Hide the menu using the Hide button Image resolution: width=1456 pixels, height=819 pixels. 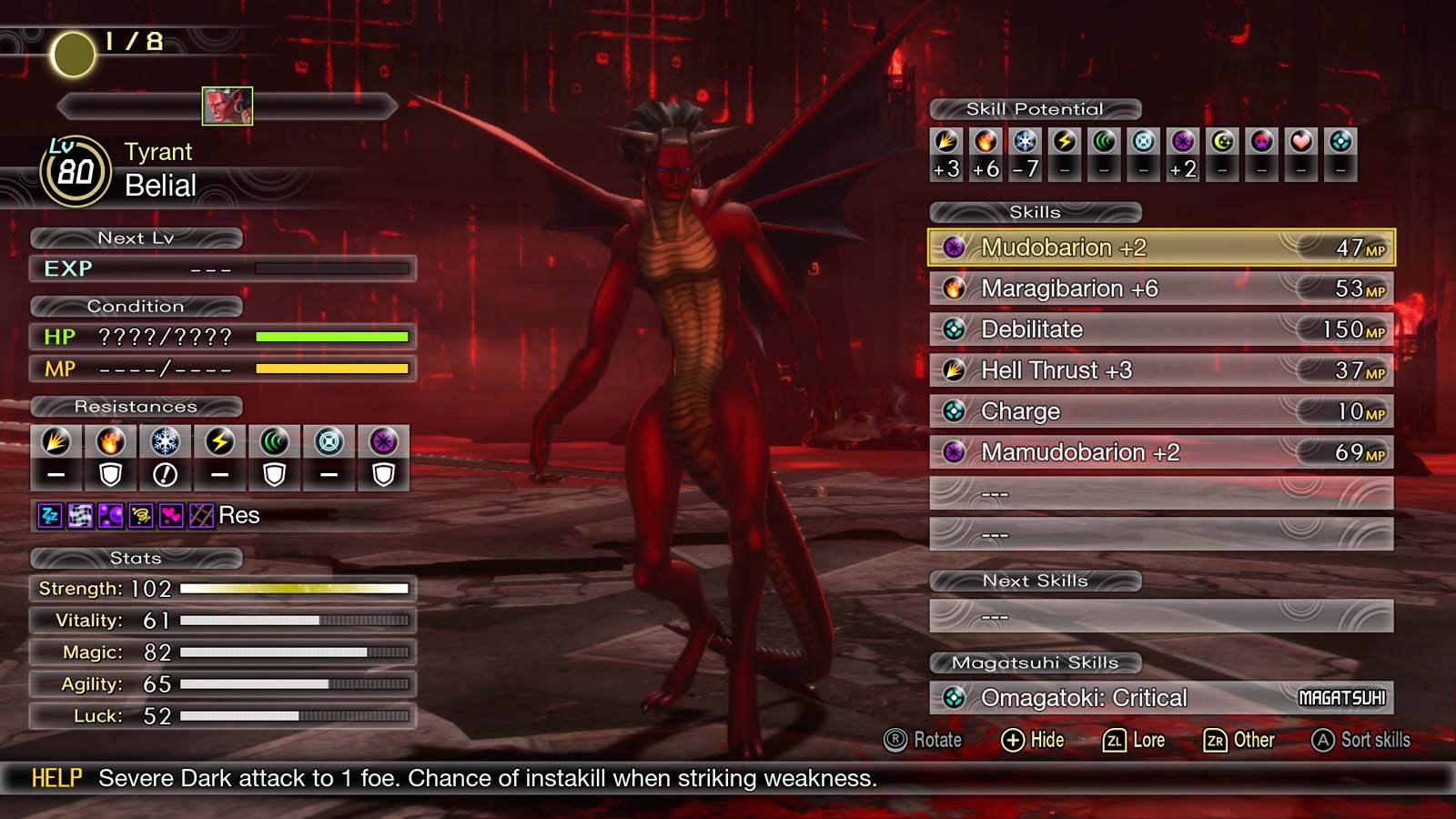pyautogui.click(x=1033, y=740)
